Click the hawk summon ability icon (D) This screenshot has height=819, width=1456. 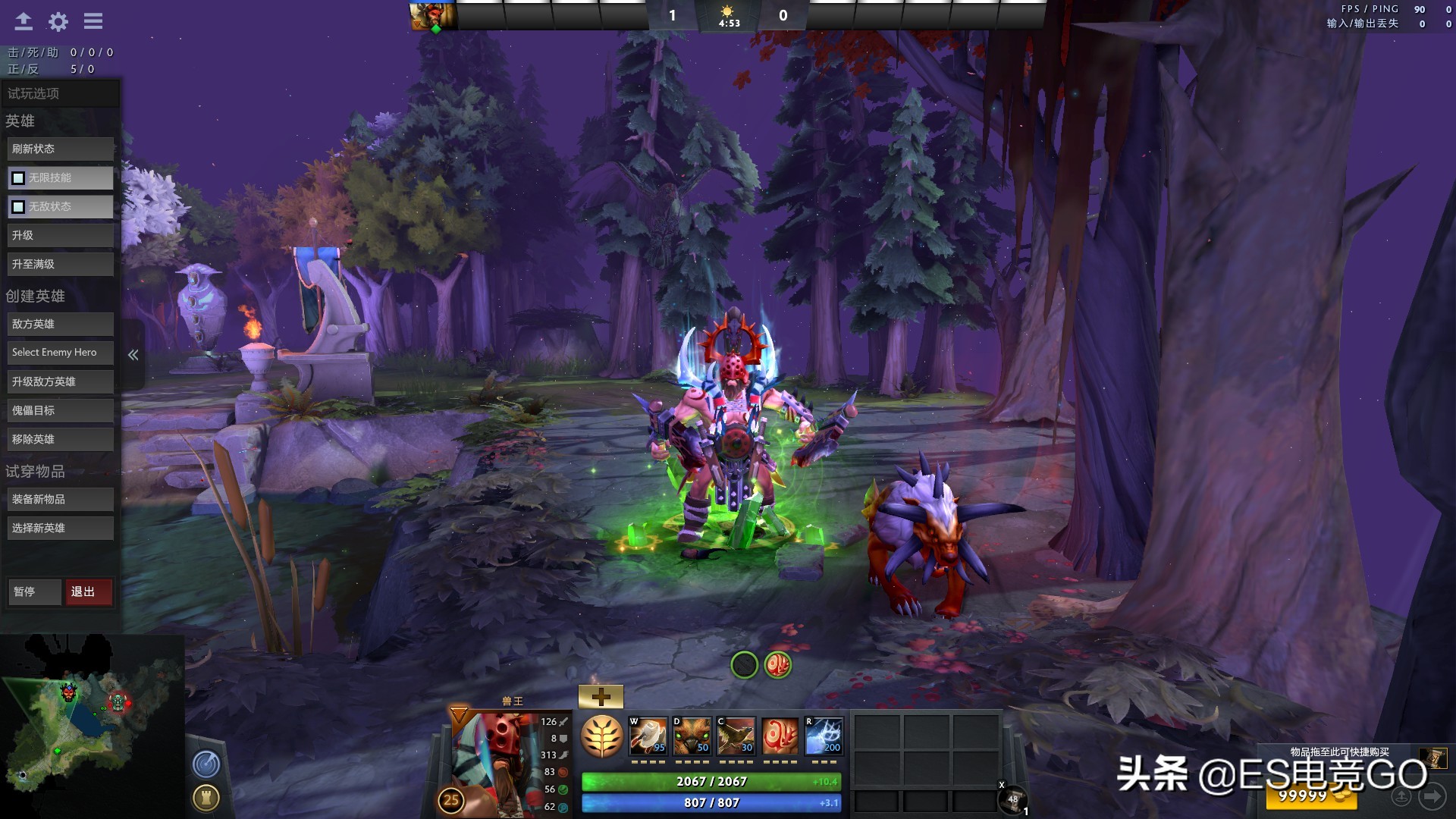pos(693,736)
